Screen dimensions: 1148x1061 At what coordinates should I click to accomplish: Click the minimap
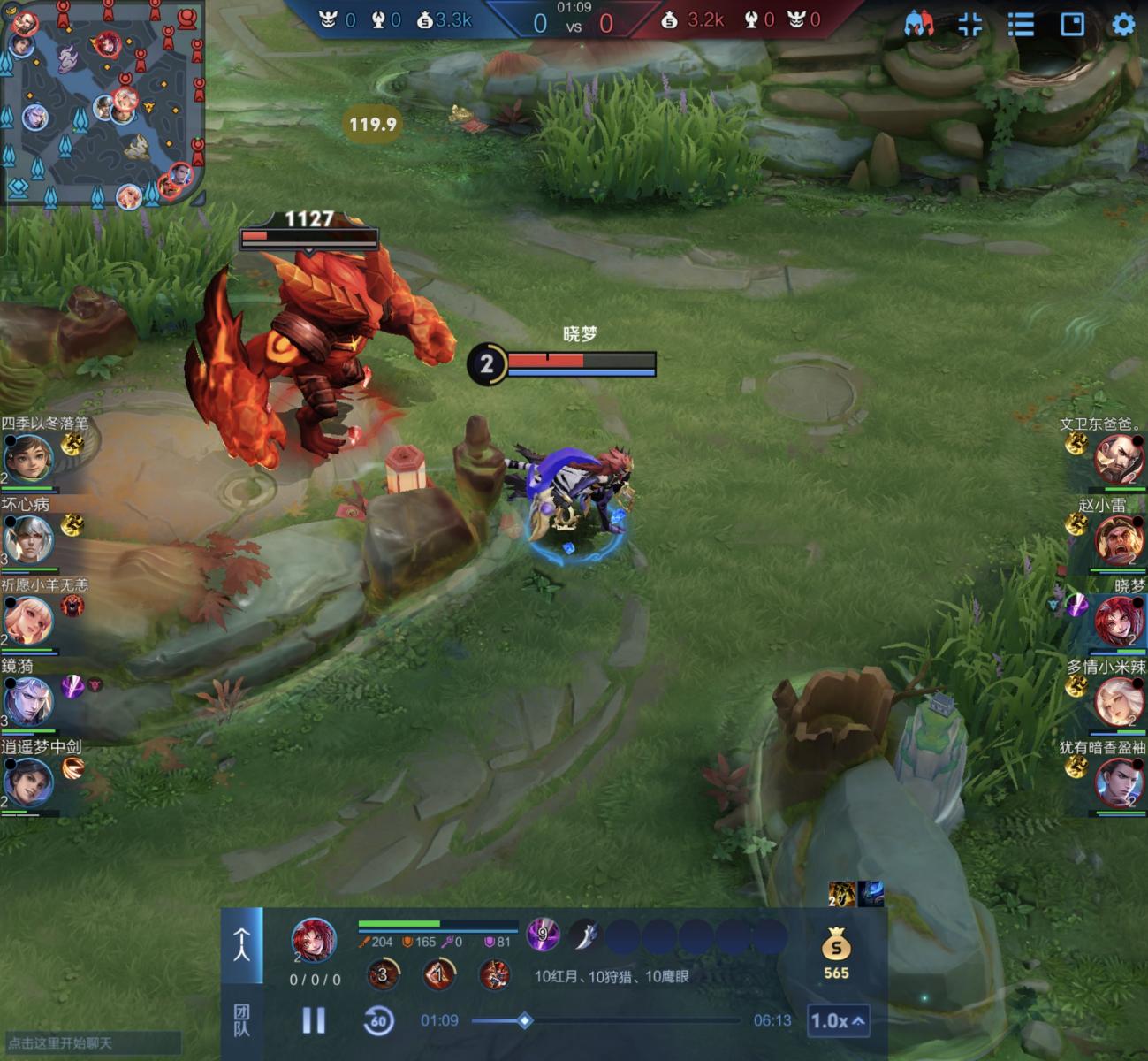coord(103,103)
